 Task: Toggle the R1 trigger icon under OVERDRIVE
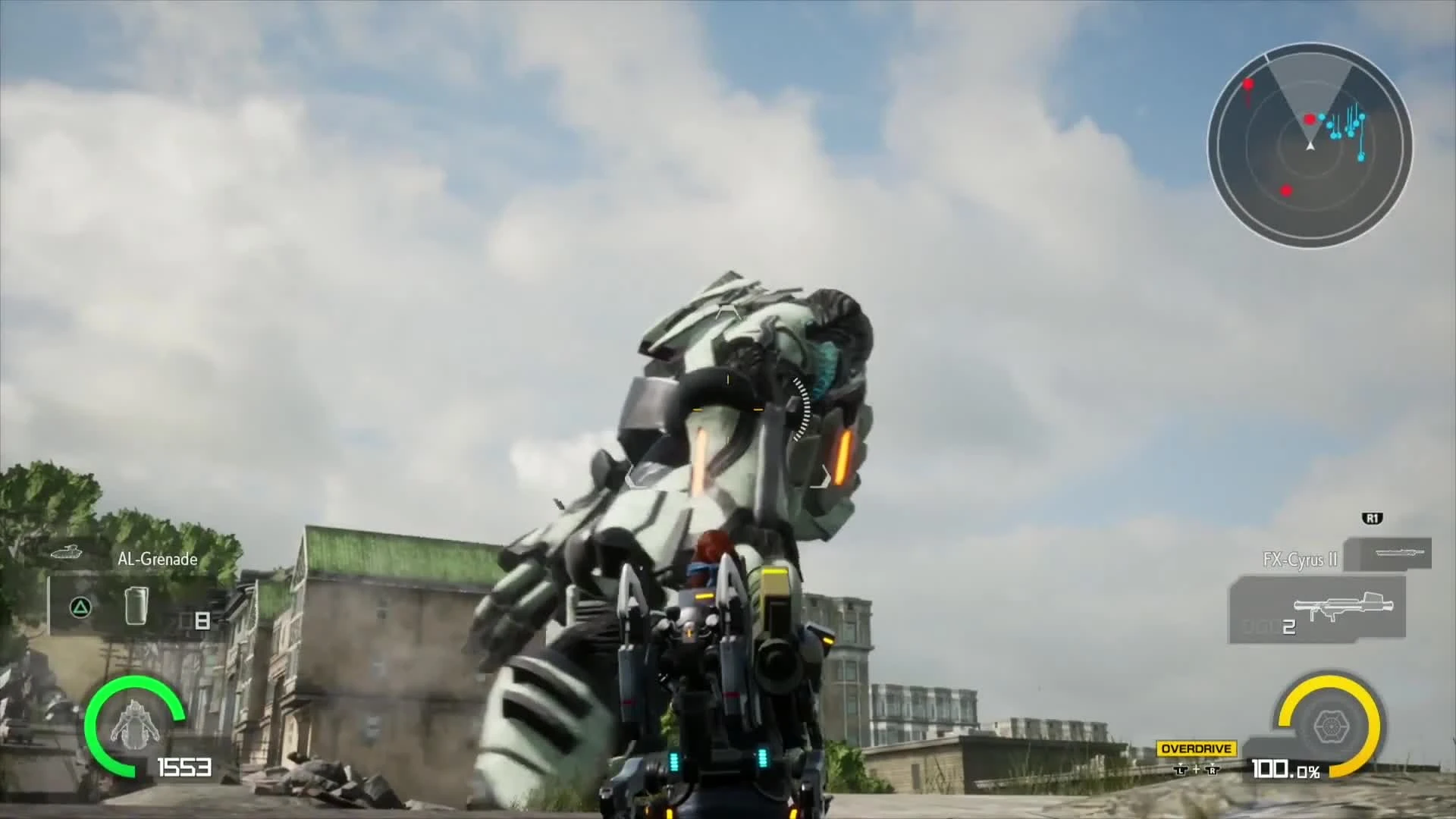point(1213,770)
